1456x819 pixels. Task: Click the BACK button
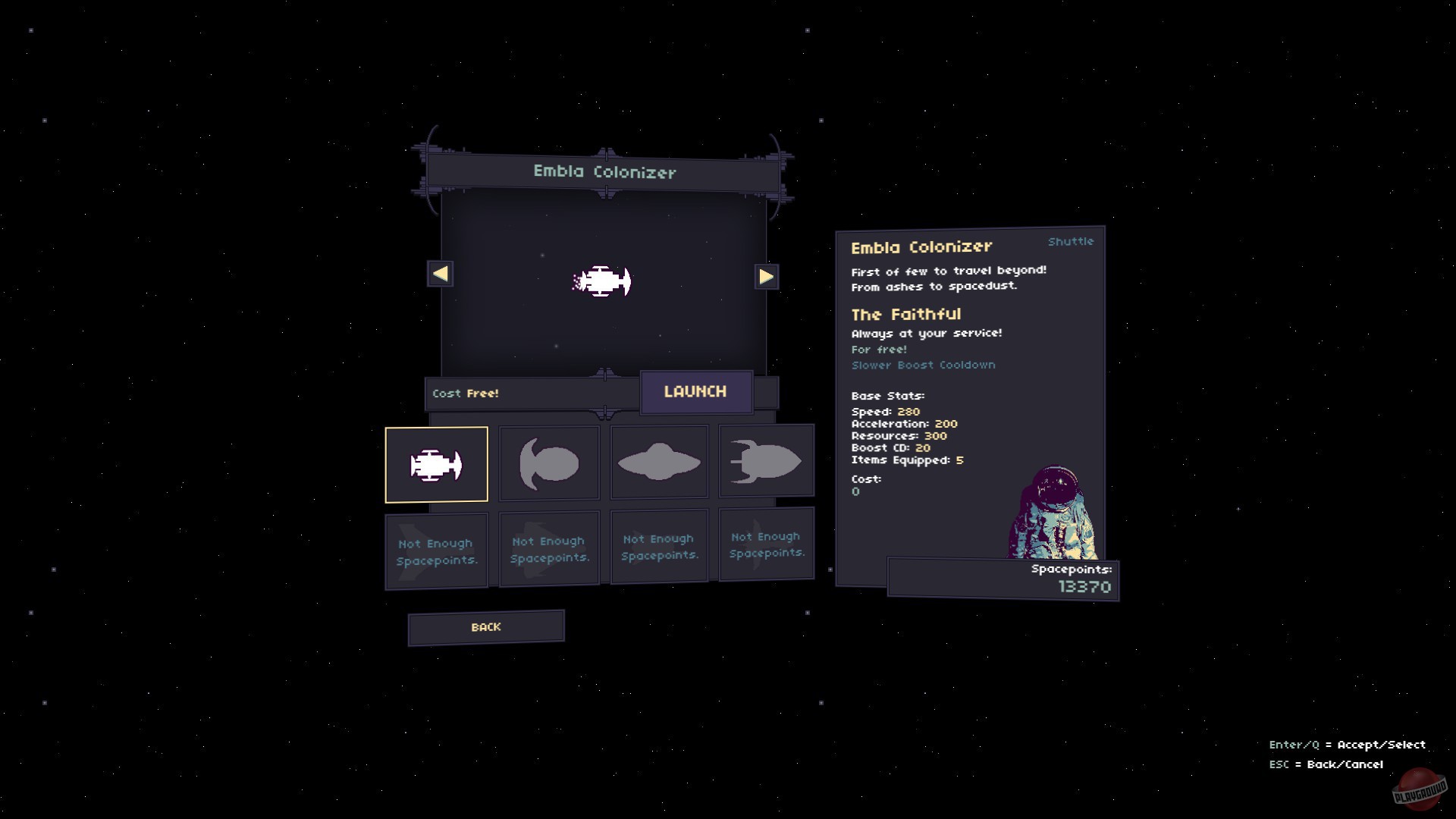pyautogui.click(x=485, y=627)
